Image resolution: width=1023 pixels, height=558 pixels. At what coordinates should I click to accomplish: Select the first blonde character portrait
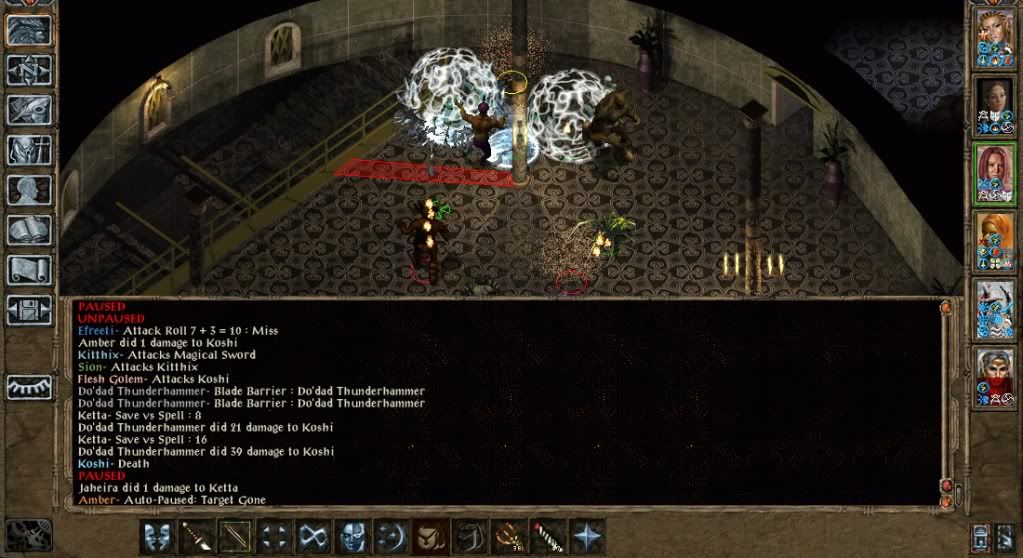[995, 38]
